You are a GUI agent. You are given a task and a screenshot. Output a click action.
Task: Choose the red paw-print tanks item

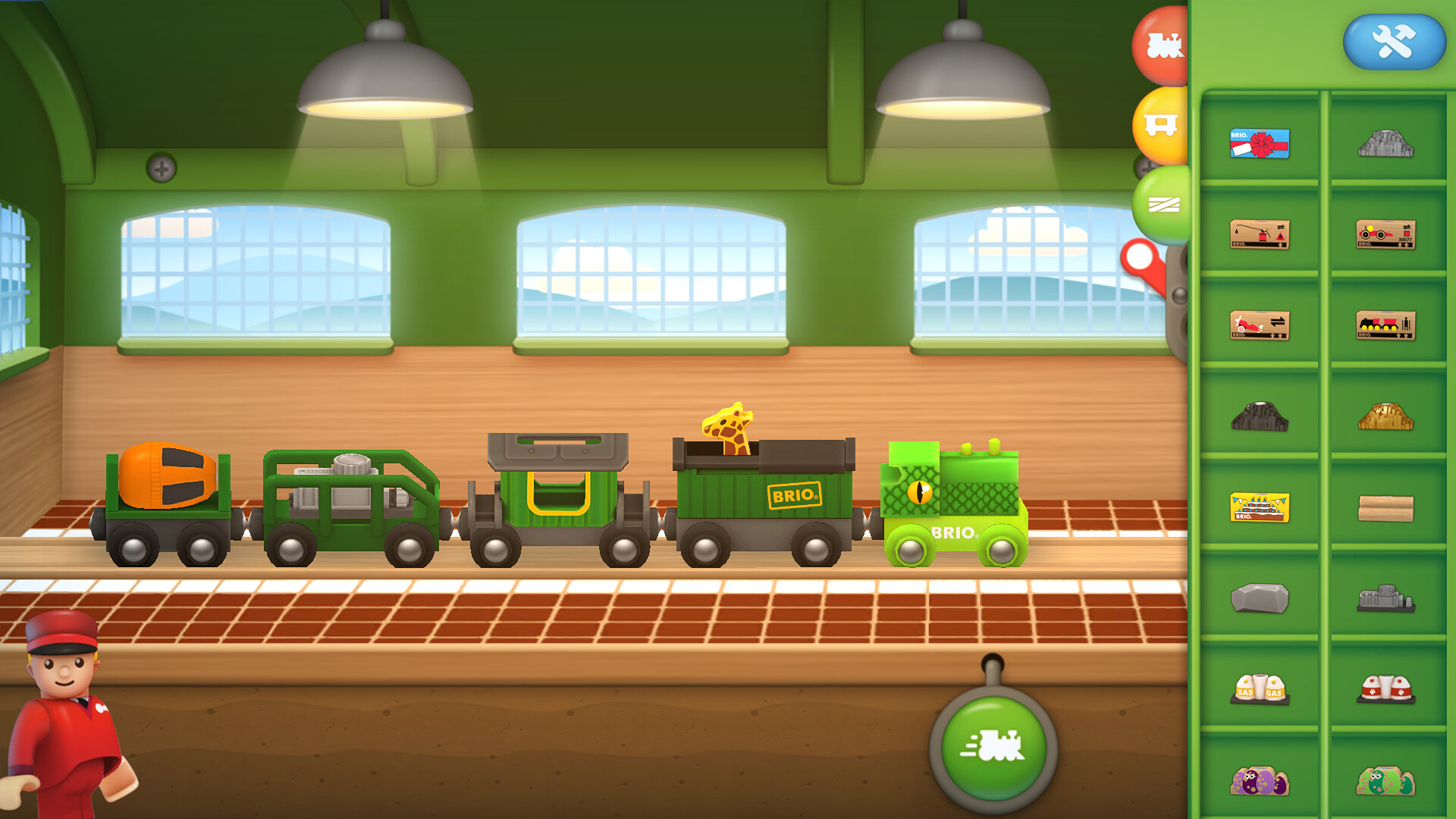[1385, 689]
